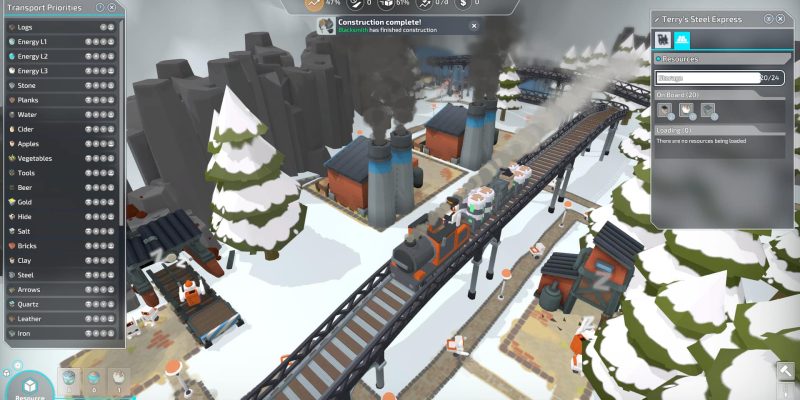Switch to the locomotive tab
Viewport: 800px width, 400px height.
pyautogui.click(x=662, y=39)
